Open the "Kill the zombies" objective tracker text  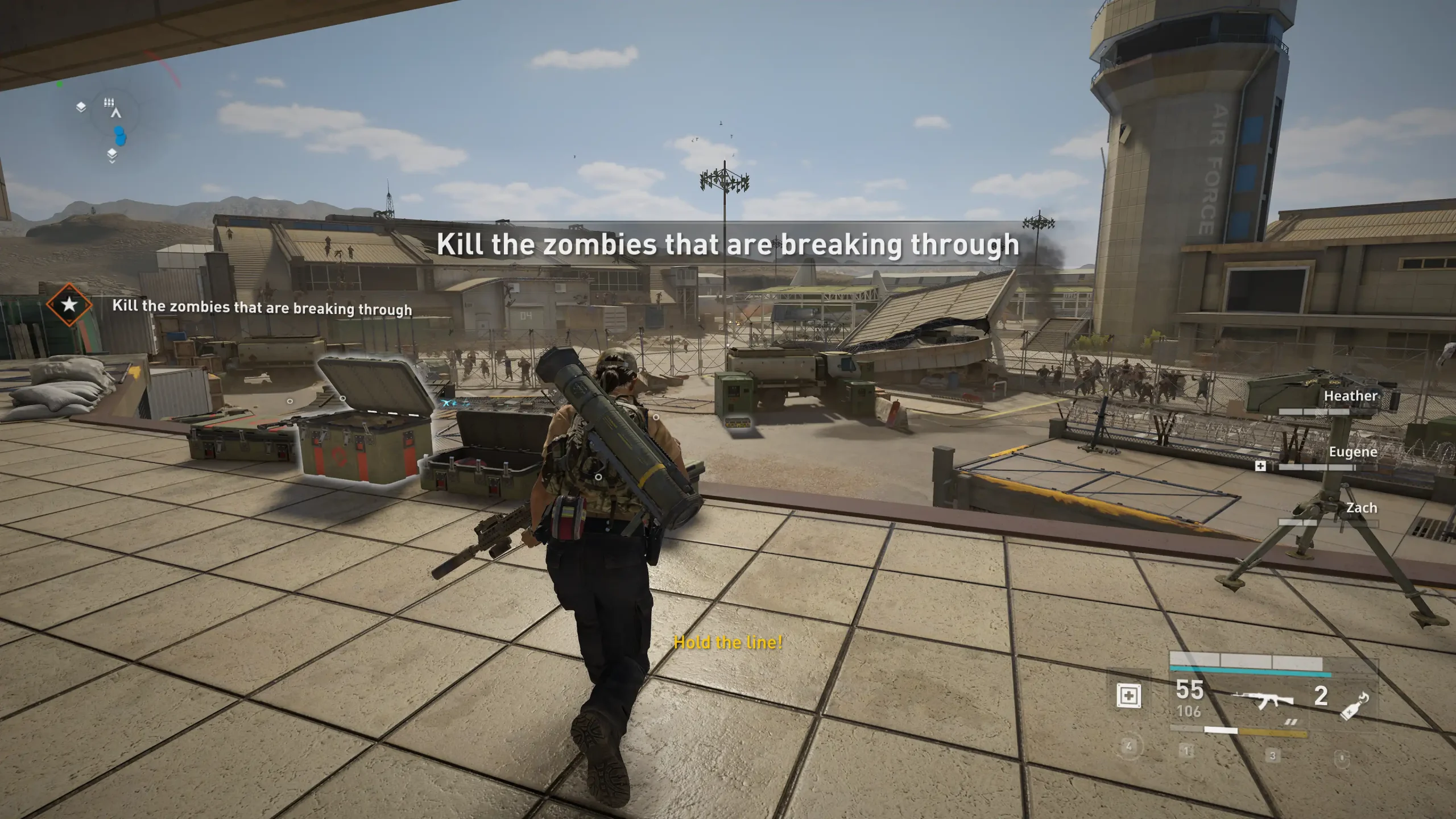(x=262, y=308)
